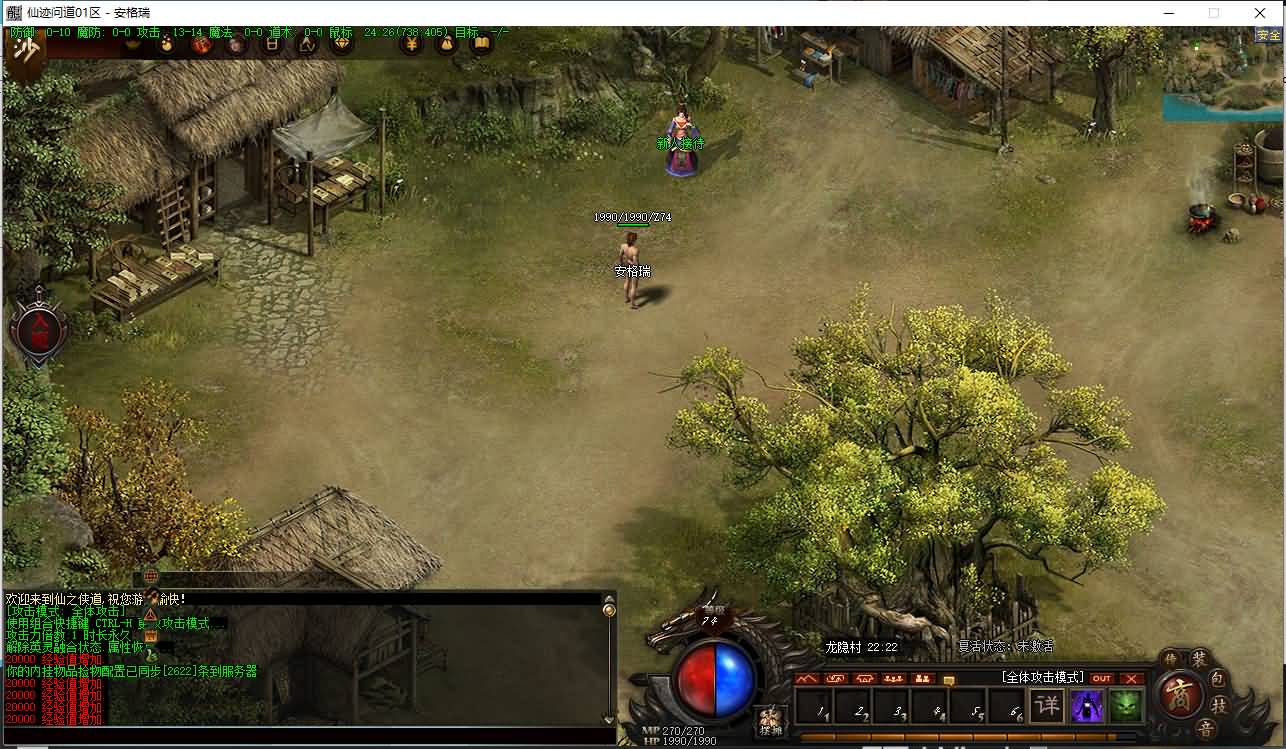The height and width of the screenshot is (749, 1286).
Task: Activate the green skull skill icon
Action: coord(1125,706)
